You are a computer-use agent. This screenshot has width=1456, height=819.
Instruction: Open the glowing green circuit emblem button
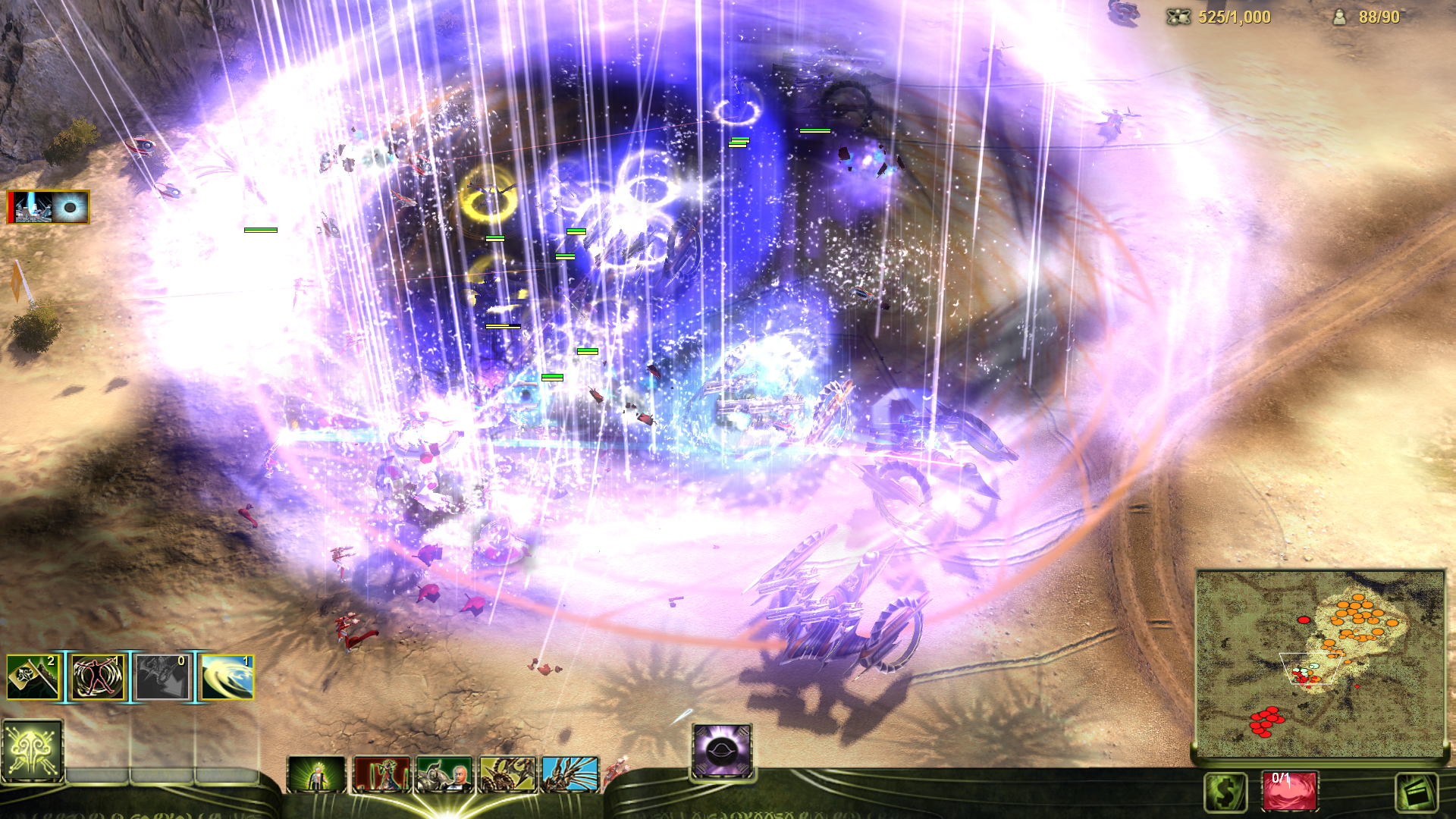click(x=32, y=751)
